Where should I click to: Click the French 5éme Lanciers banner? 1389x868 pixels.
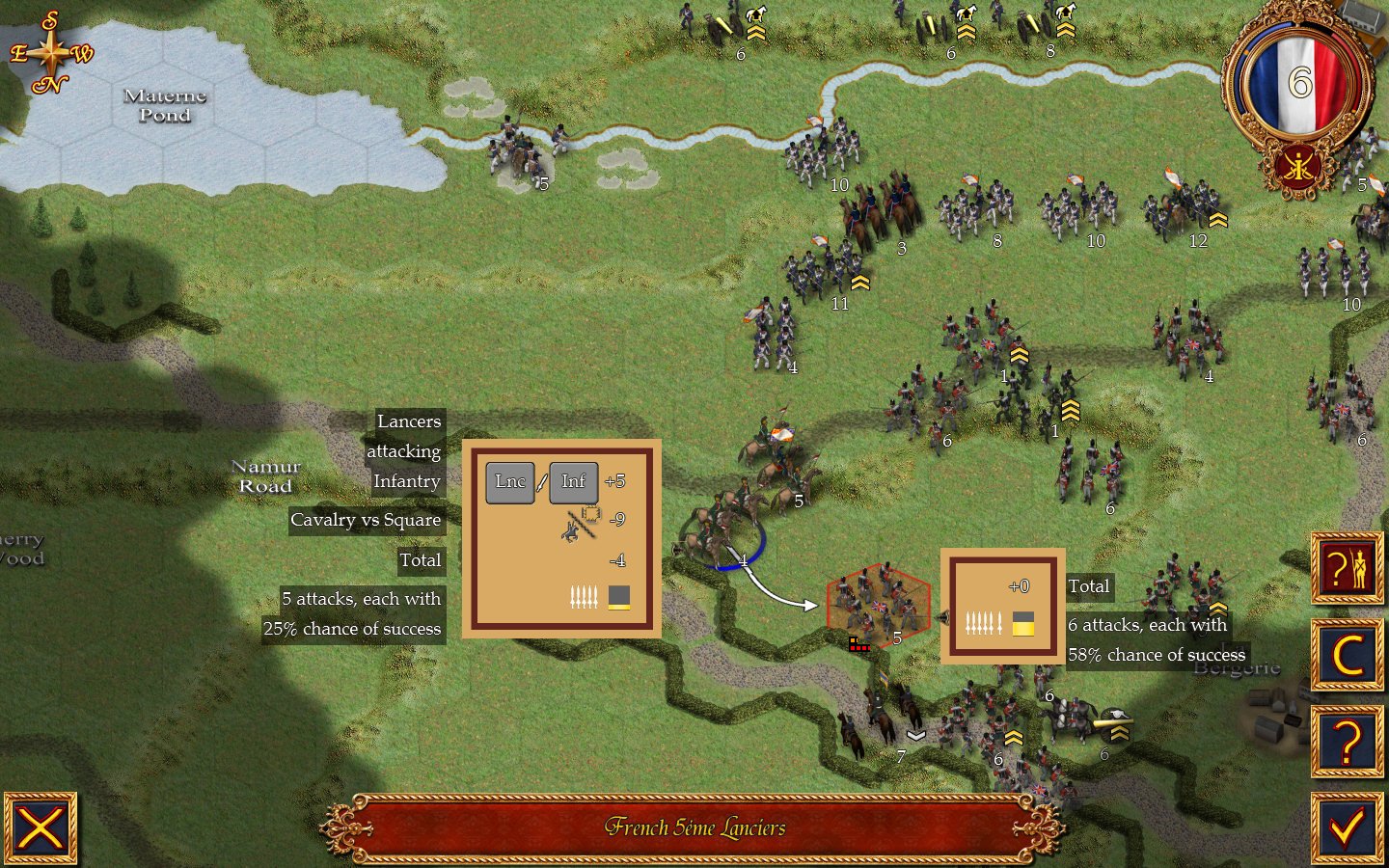694,827
